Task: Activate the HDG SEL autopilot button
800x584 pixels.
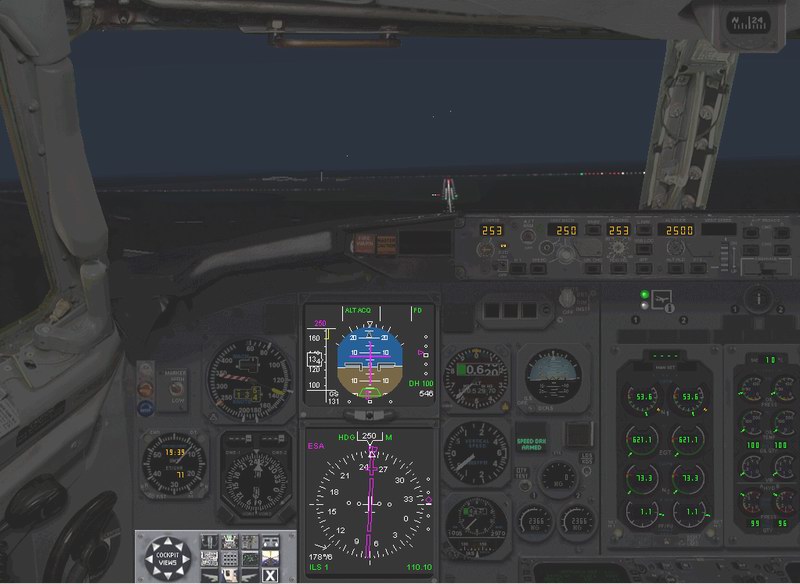Action: 617,268
